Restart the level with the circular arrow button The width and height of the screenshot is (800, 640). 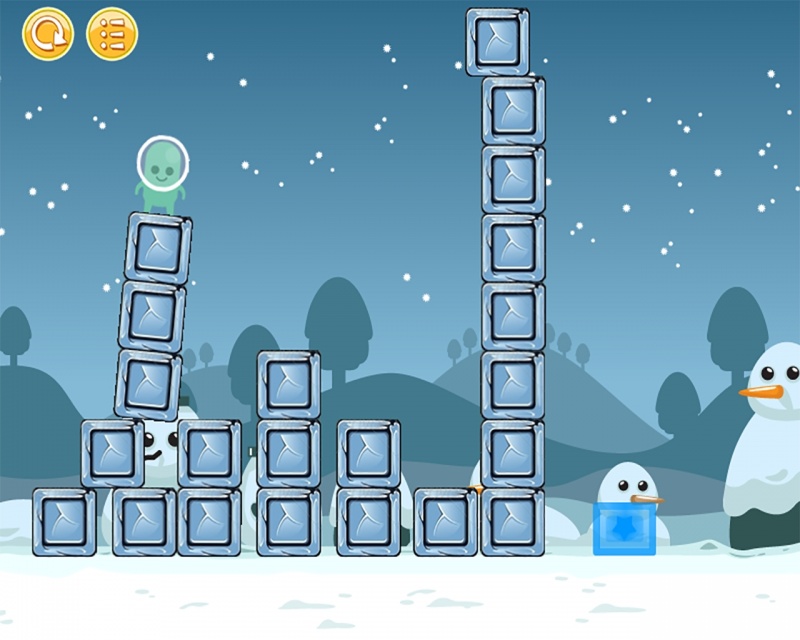[47, 34]
